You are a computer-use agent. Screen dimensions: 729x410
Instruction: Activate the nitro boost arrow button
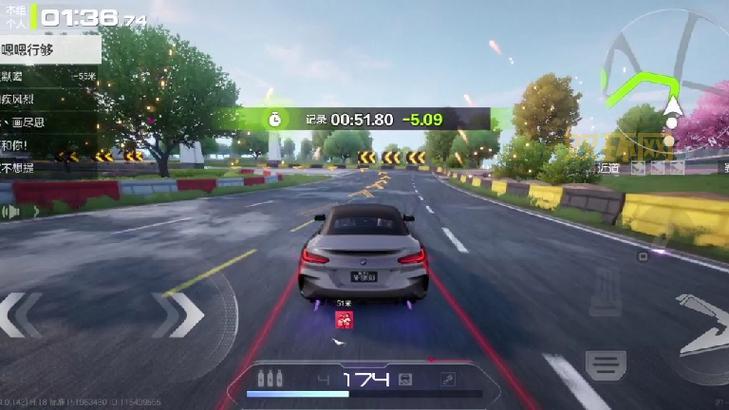pos(703,325)
